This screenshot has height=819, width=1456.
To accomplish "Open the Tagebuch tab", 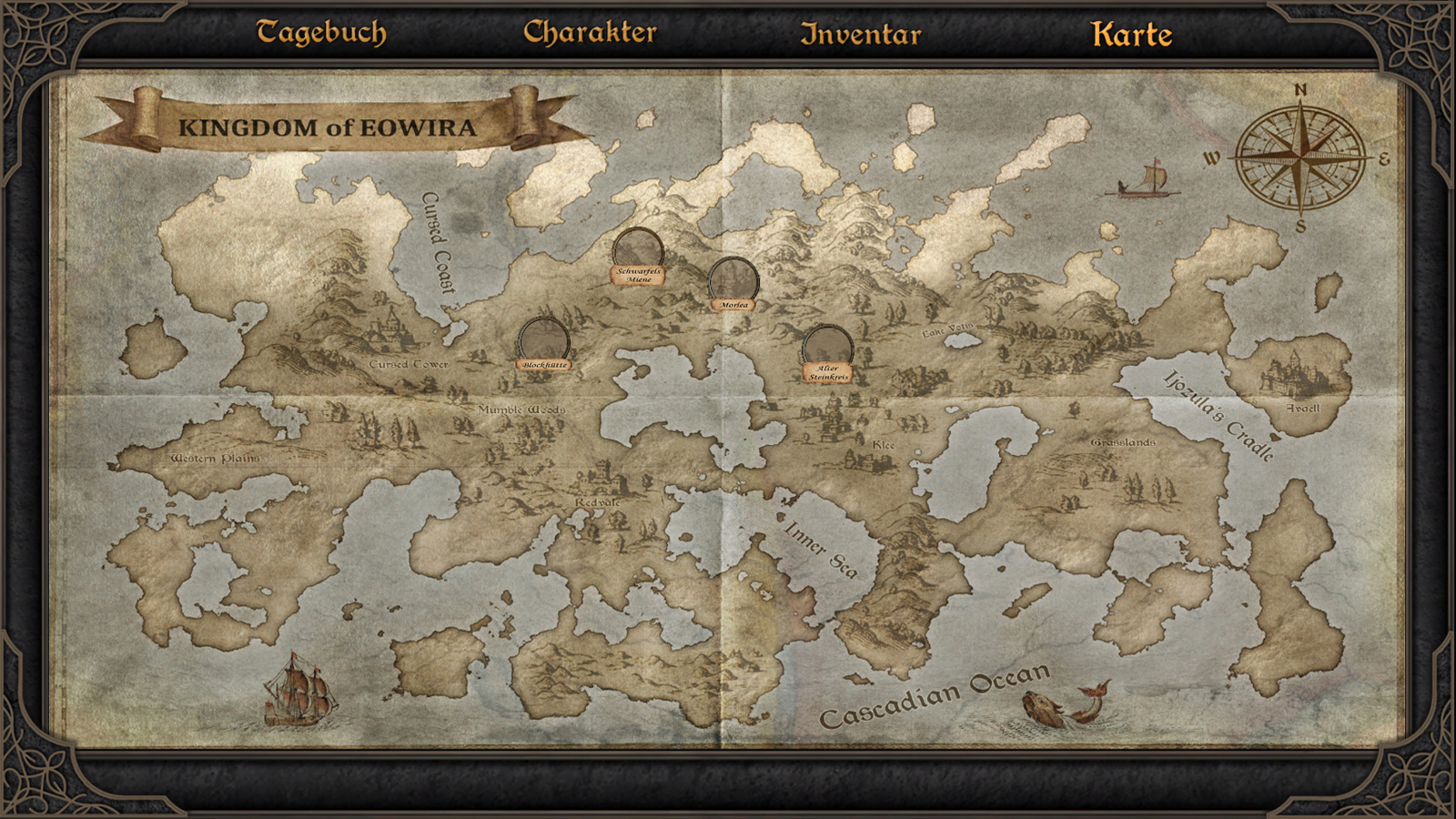I will coord(321,33).
